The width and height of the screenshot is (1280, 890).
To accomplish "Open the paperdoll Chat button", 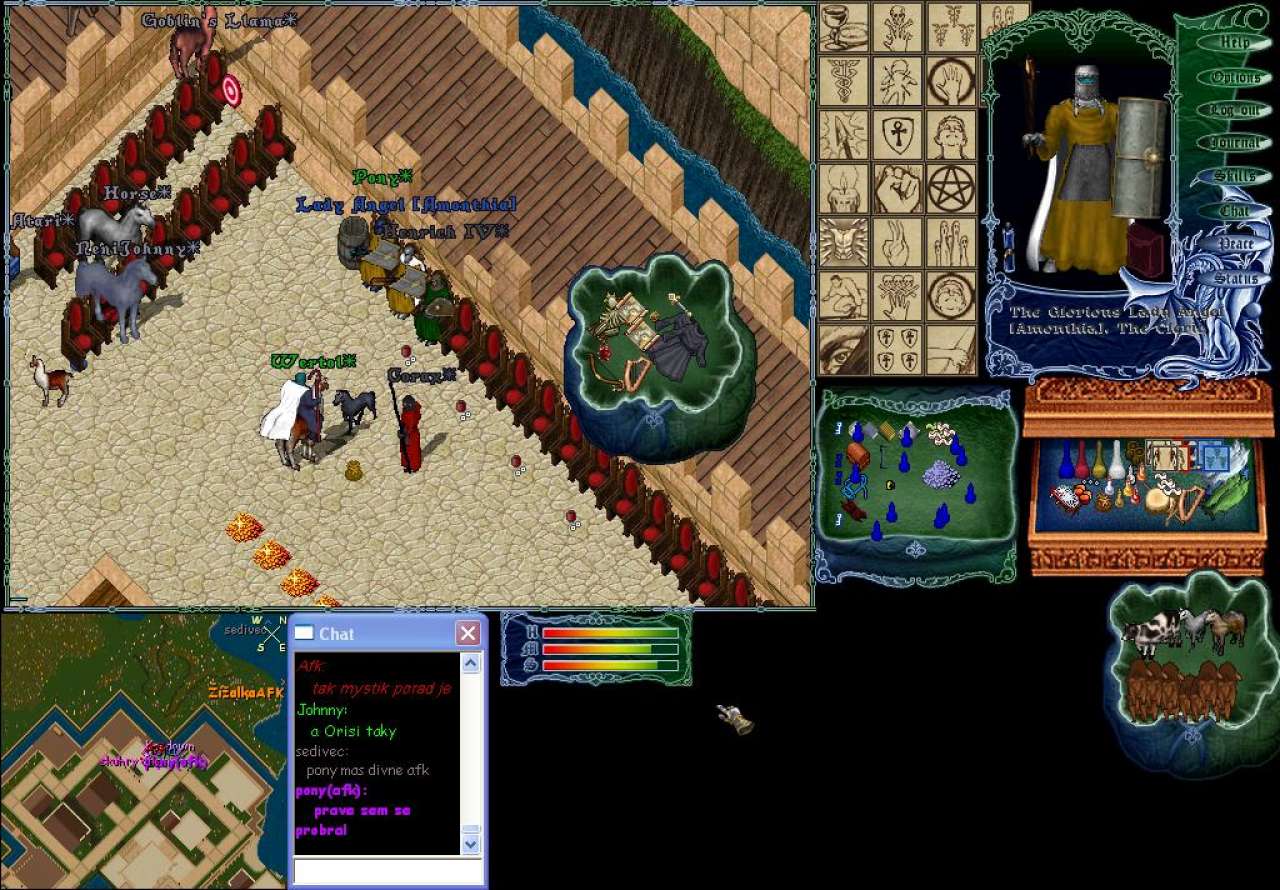I will [1235, 211].
